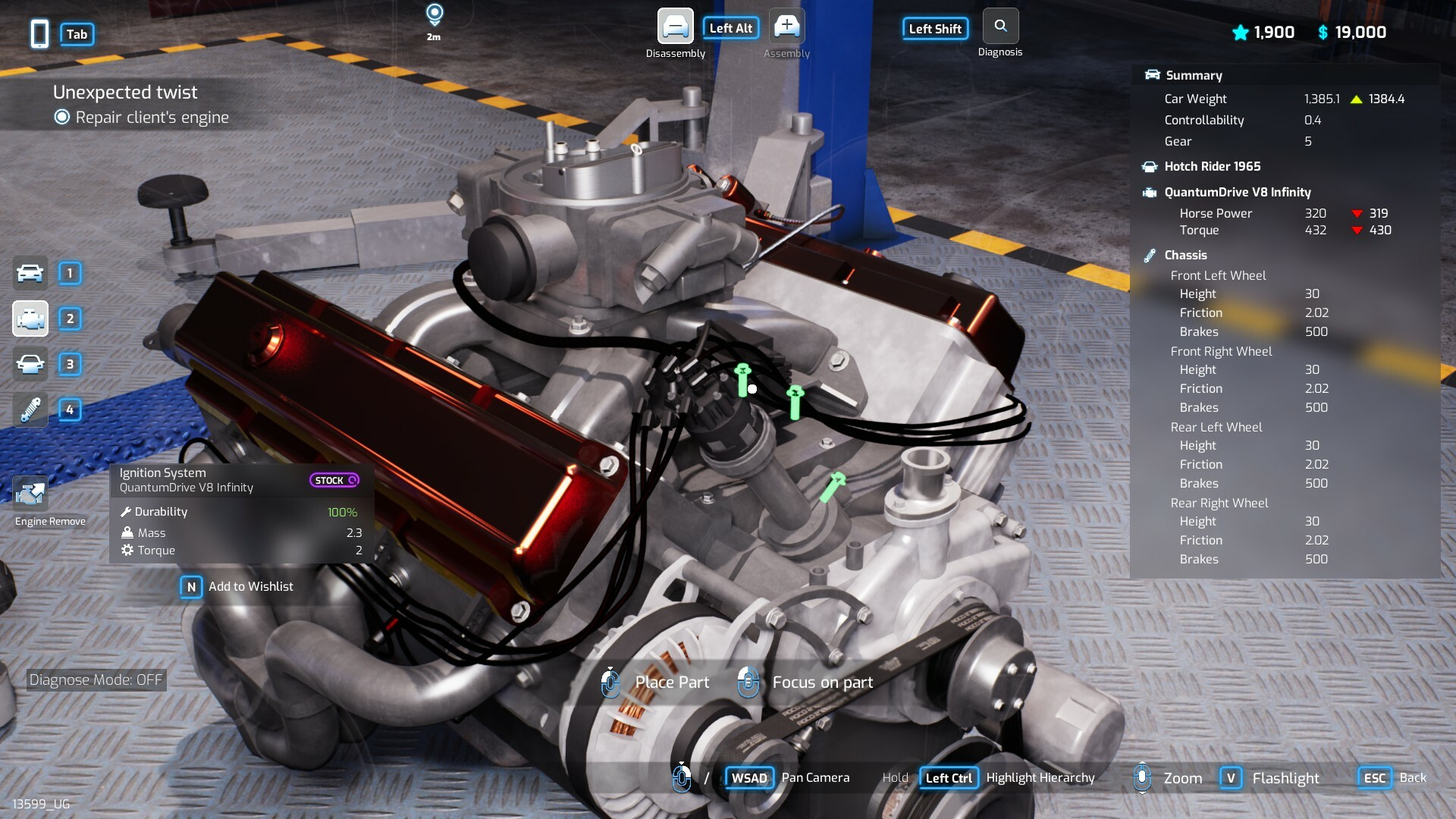This screenshot has width=1456, height=819.
Task: Toggle Diagnose Mode on
Action: 96,679
